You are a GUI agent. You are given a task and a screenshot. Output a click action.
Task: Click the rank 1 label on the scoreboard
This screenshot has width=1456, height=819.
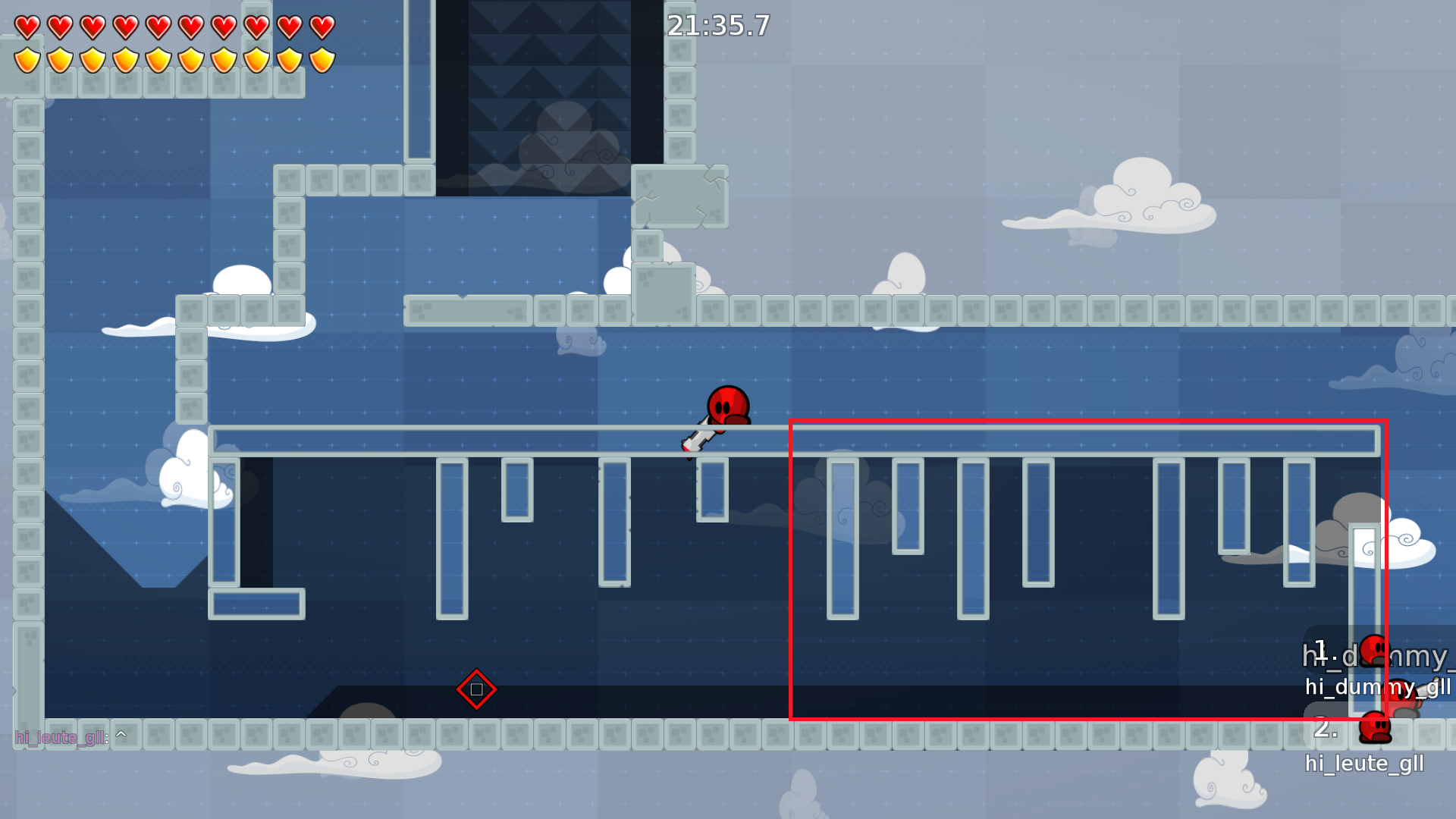[1323, 648]
